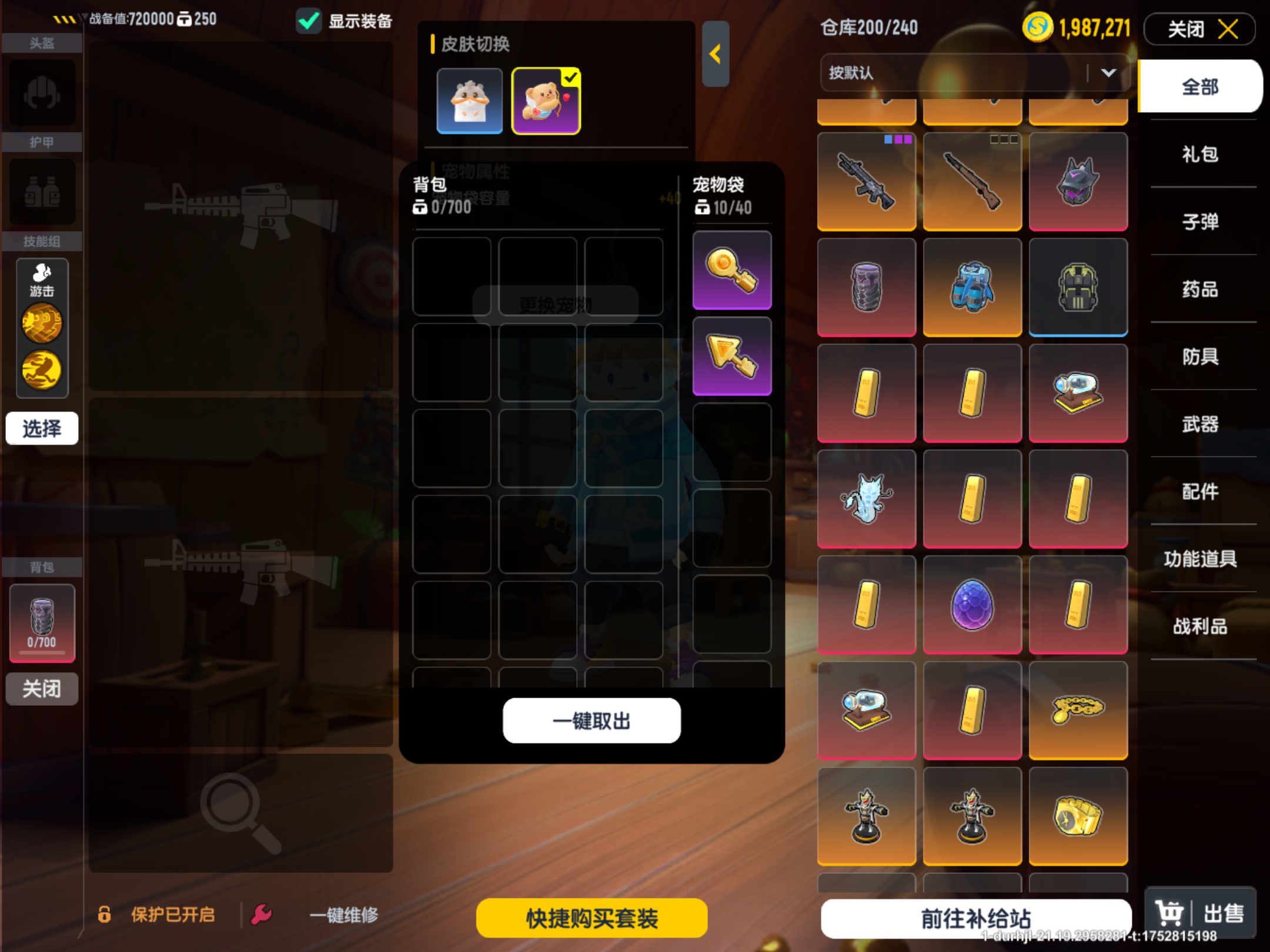Switch to the 武器 category tab

pyautogui.click(x=1201, y=425)
